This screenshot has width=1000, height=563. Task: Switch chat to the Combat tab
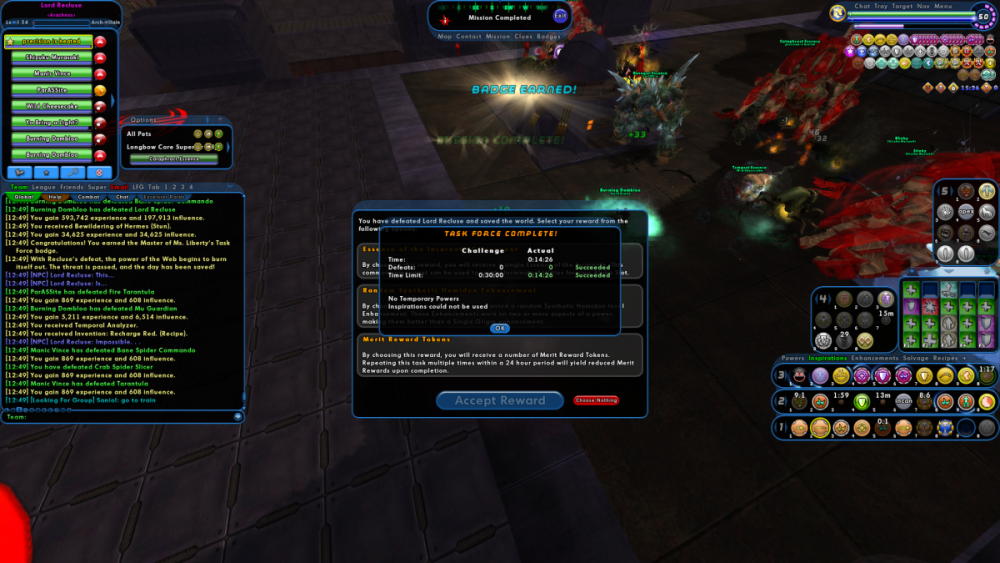88,197
